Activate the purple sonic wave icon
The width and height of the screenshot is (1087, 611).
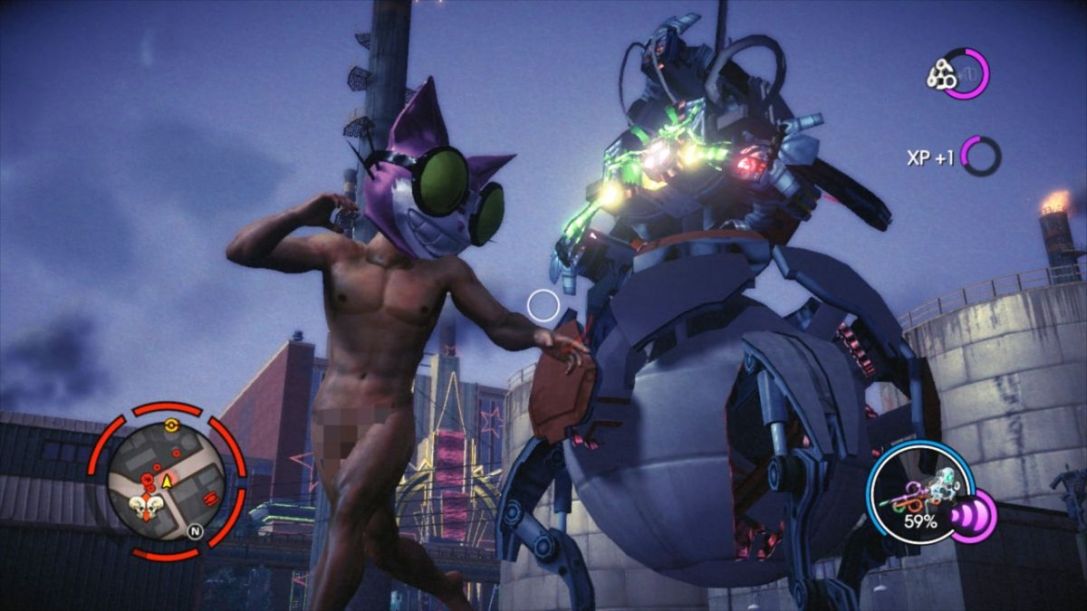pos(971,517)
